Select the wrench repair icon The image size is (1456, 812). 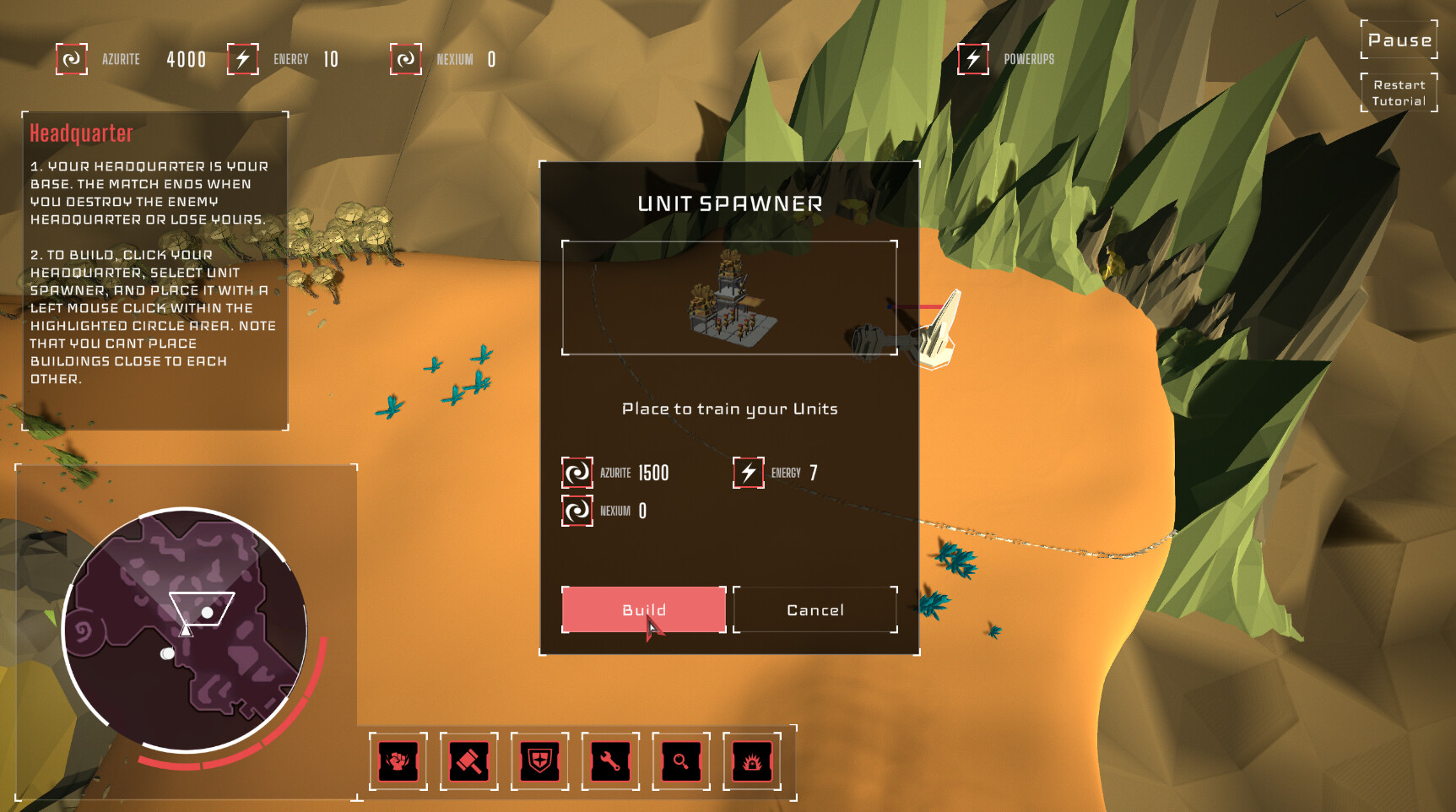pos(611,761)
